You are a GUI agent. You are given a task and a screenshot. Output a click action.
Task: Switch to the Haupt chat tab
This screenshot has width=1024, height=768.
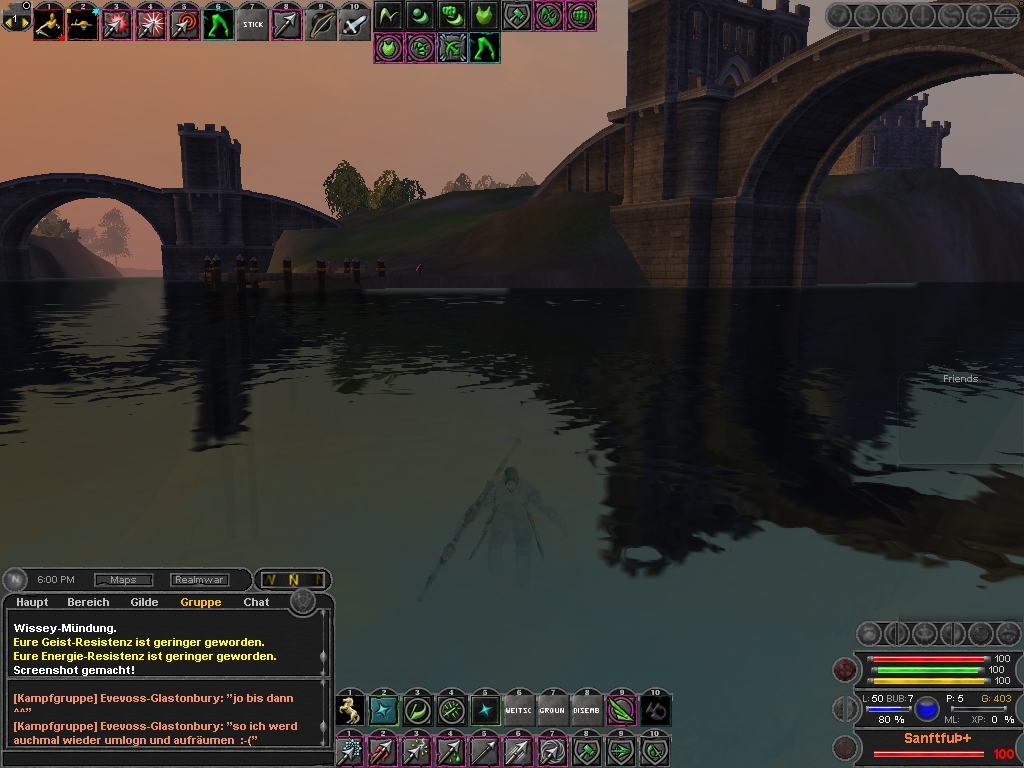(32, 602)
